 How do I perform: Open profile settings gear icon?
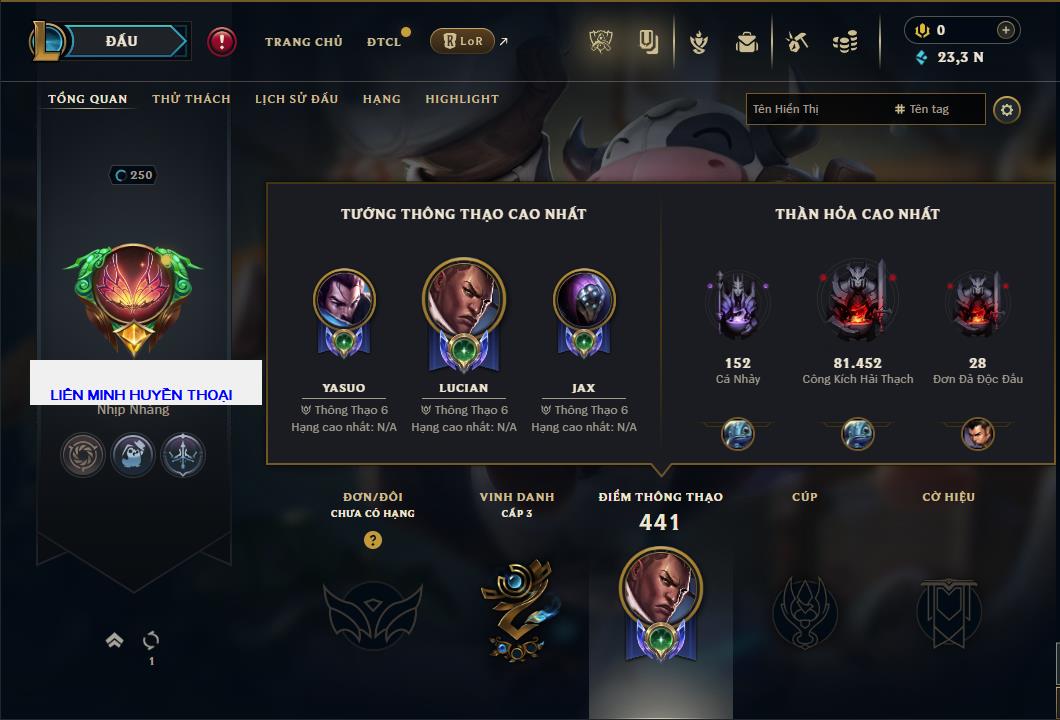pos(1007,109)
